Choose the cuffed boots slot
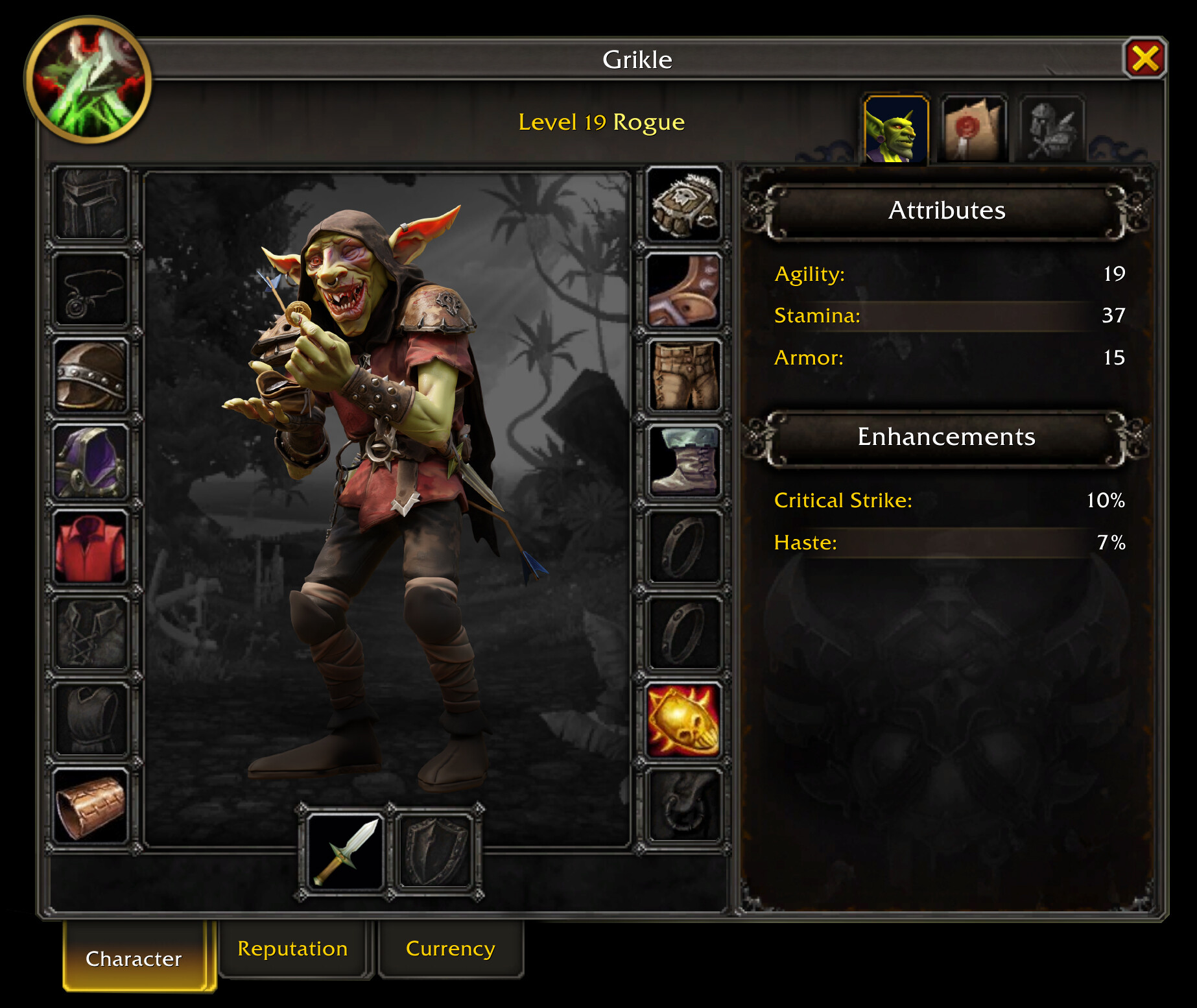 [x=684, y=462]
